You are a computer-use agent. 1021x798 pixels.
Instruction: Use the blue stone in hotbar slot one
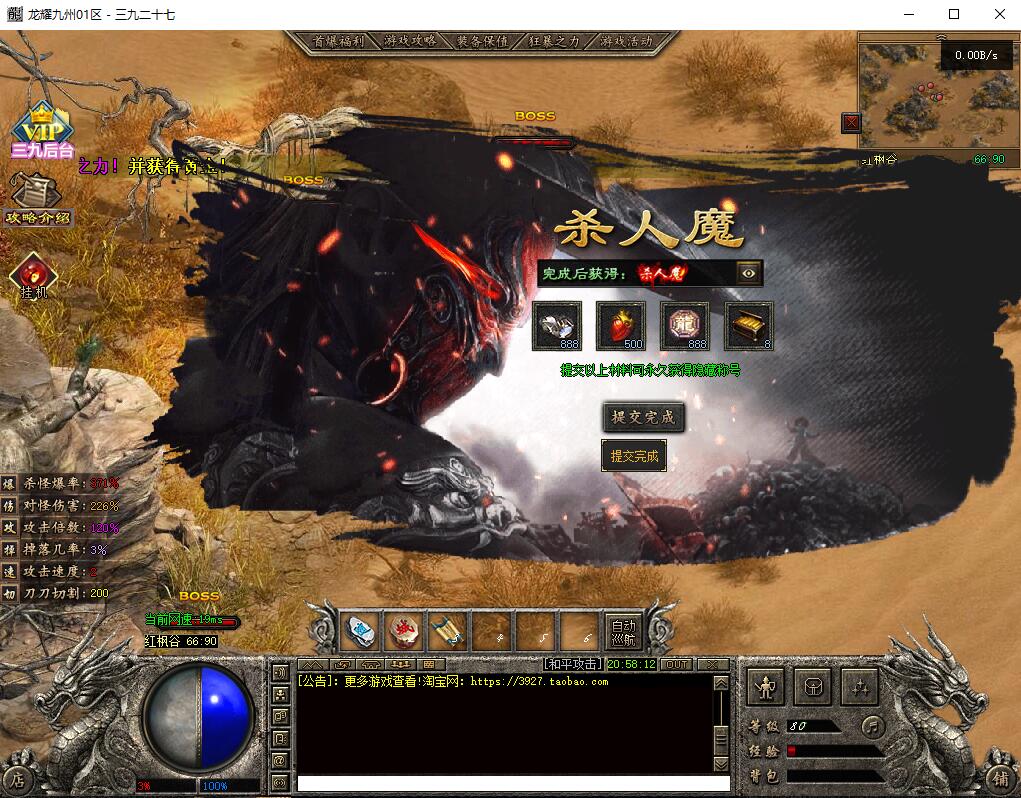[x=360, y=631]
